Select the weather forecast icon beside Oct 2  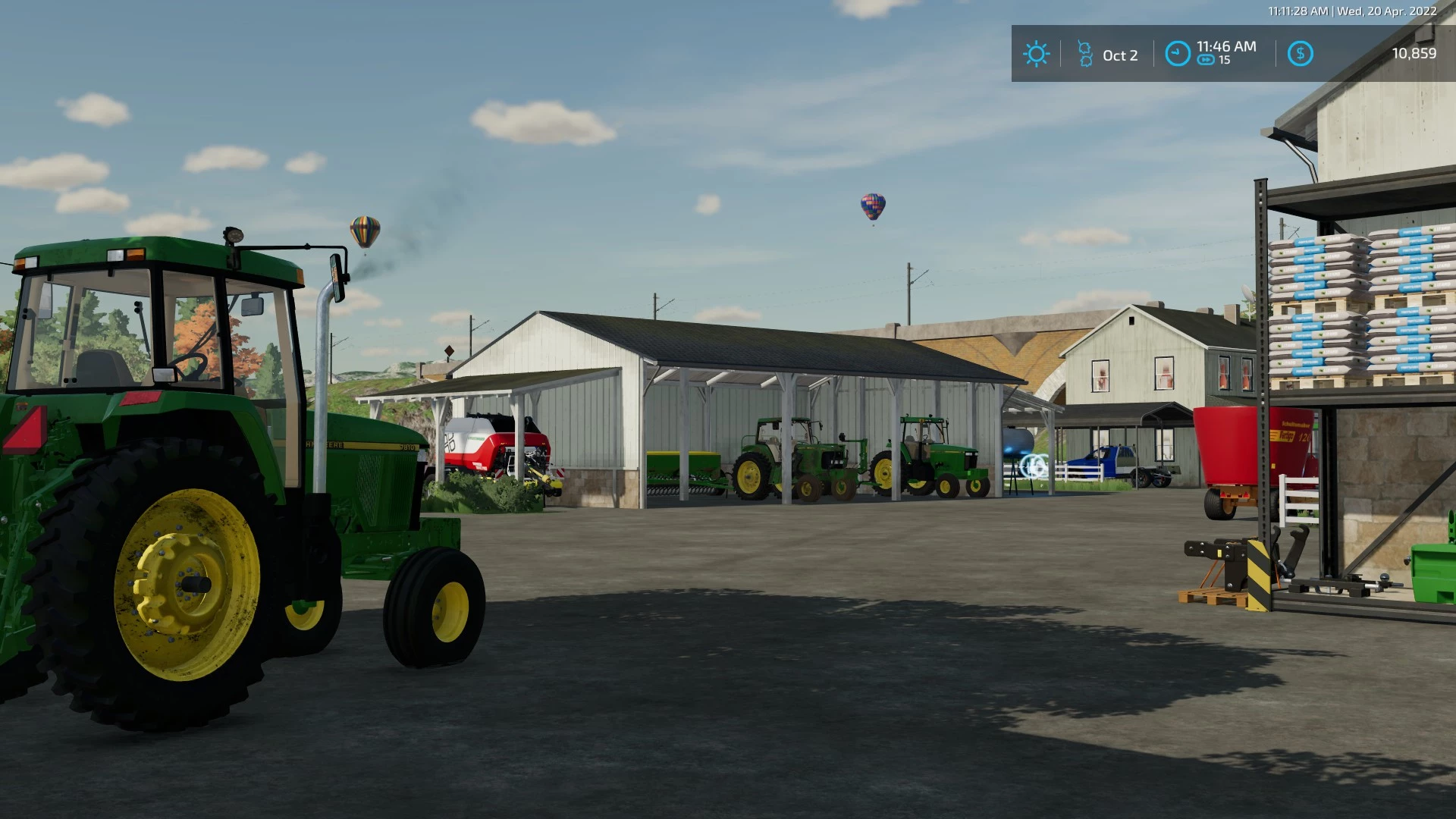[1085, 54]
